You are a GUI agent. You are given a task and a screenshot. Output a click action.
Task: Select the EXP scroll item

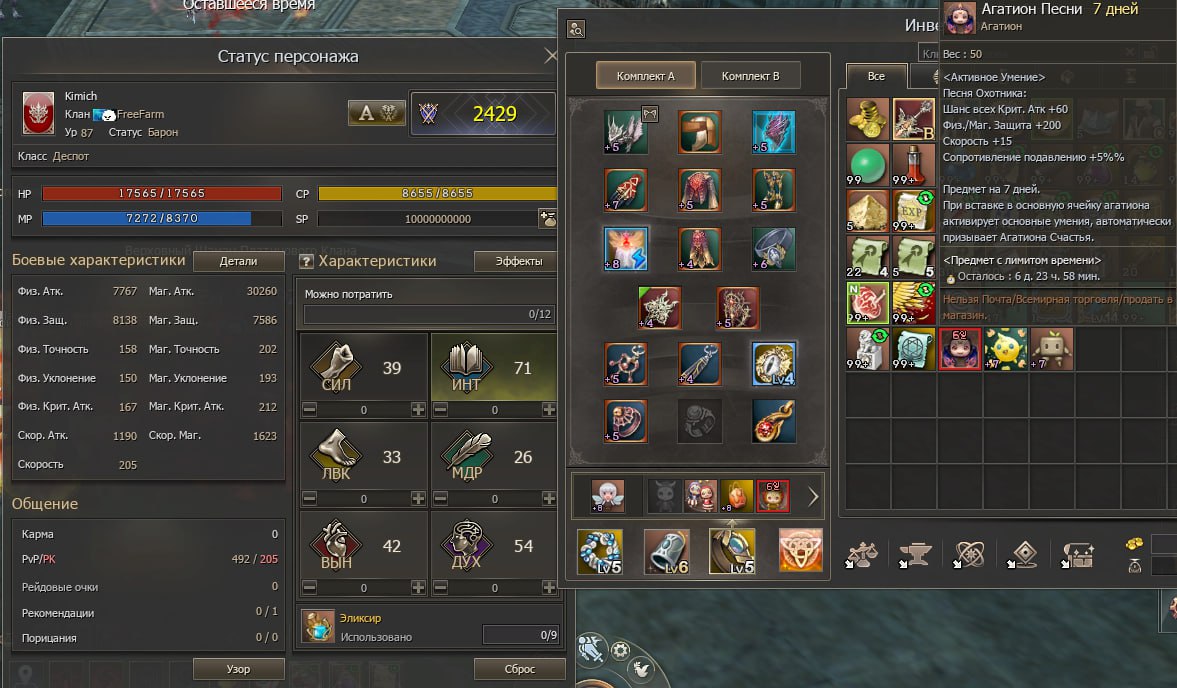pos(913,210)
